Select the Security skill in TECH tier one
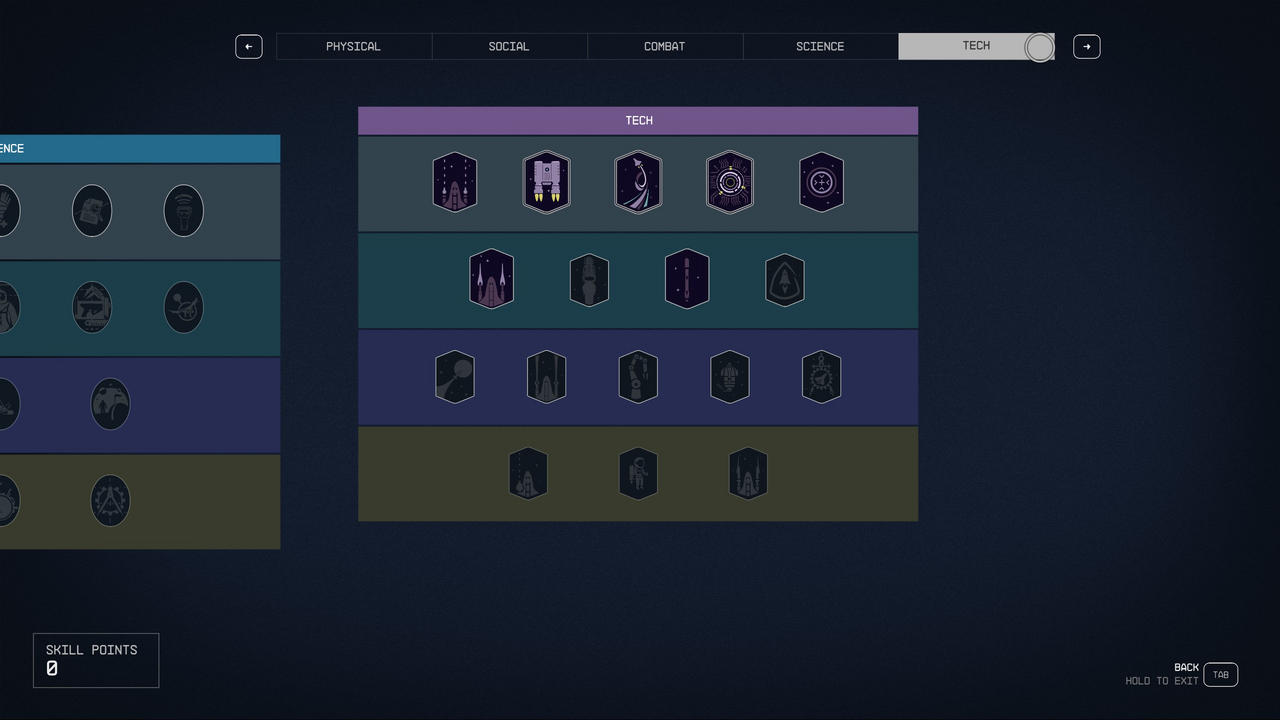The width and height of the screenshot is (1280, 720). click(730, 182)
